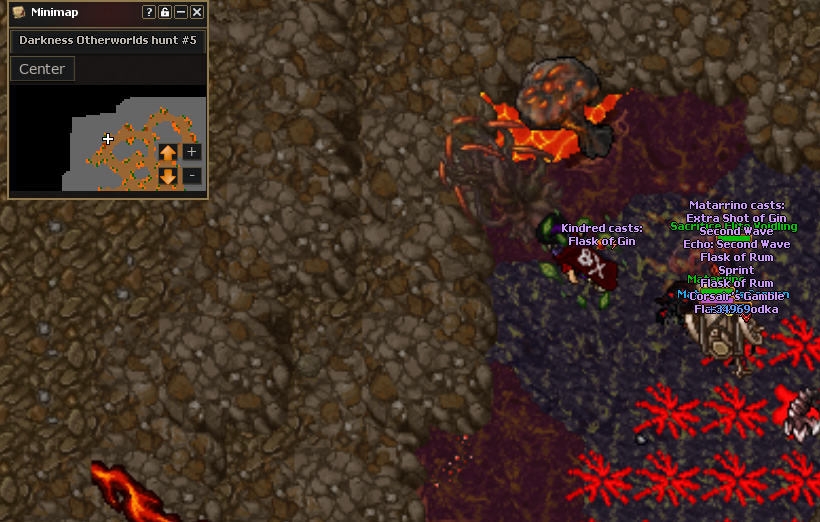Zoom out the minimap with minus button
820x522 pixels.
click(192, 176)
